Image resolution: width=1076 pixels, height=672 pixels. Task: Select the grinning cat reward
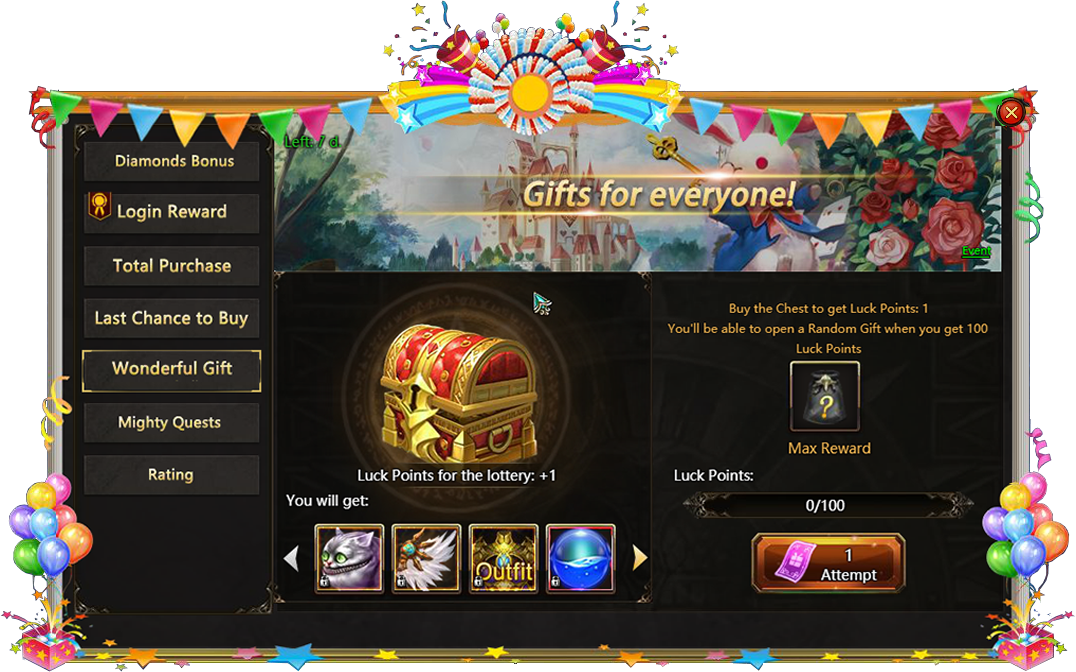[349, 558]
